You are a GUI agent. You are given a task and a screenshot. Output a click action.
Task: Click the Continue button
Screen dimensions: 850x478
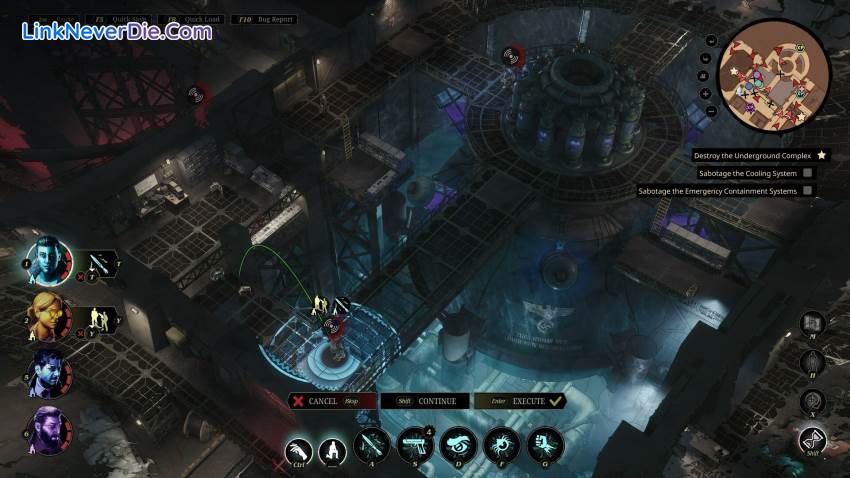[426, 401]
